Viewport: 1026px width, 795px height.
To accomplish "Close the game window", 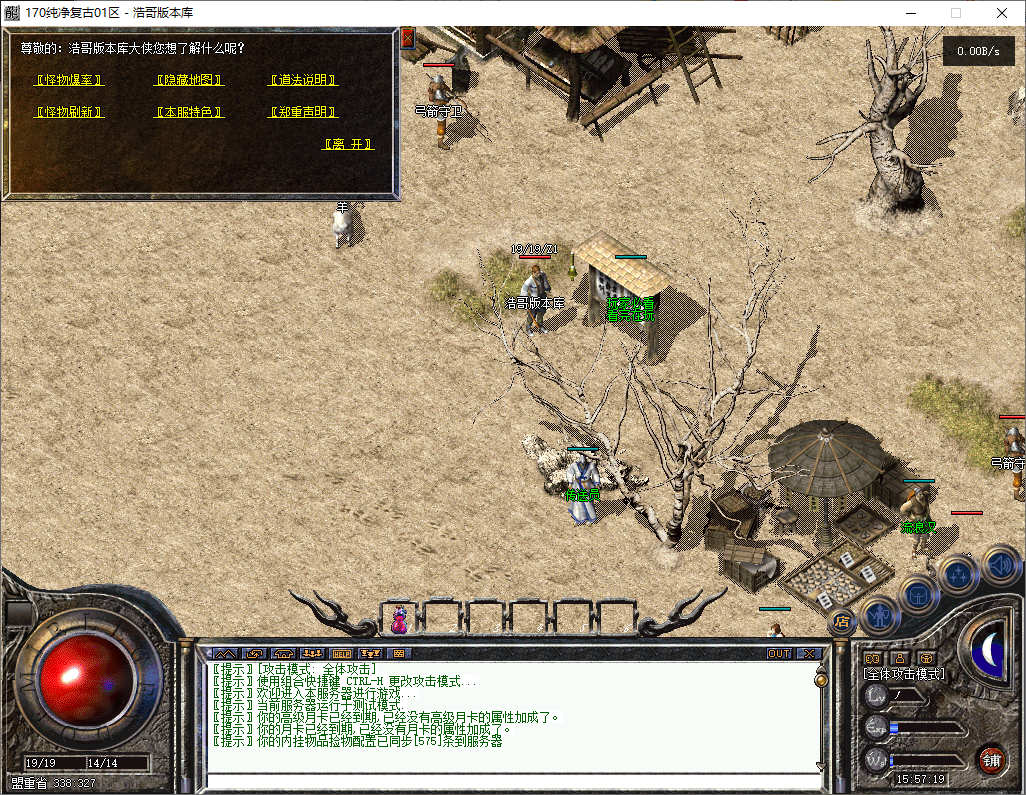I will coord(1002,13).
